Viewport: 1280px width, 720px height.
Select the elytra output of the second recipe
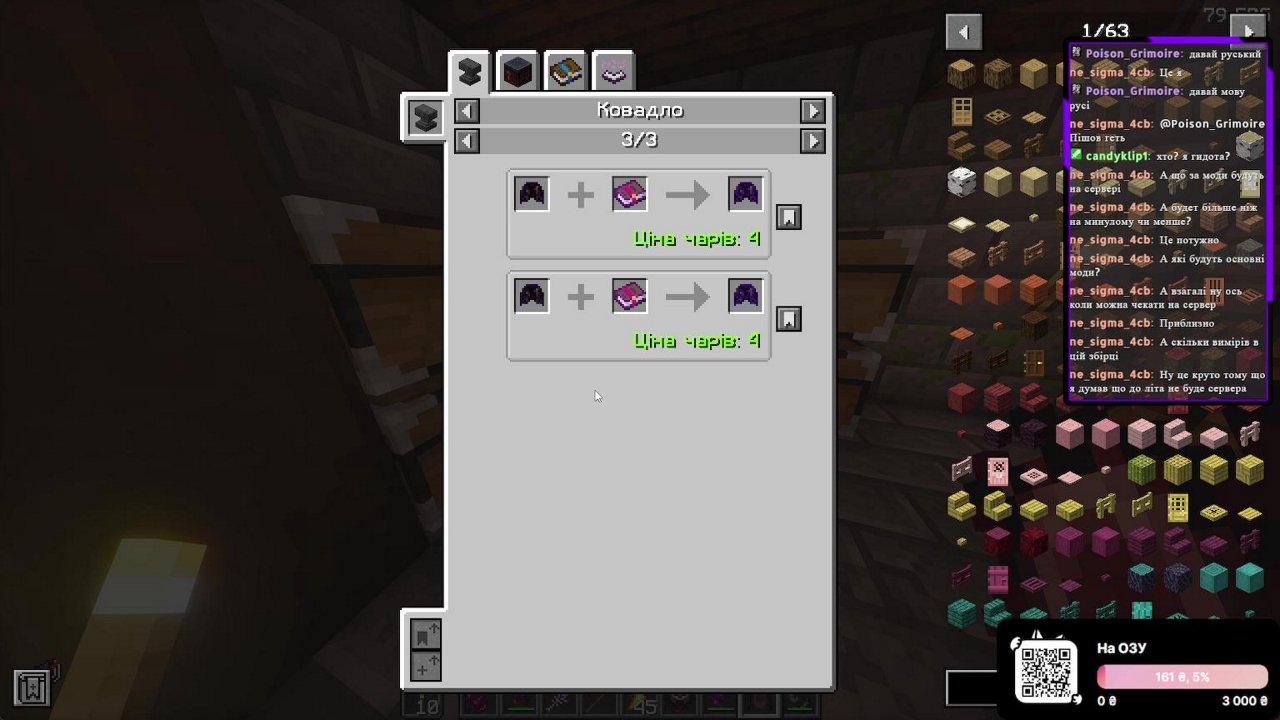[745, 295]
